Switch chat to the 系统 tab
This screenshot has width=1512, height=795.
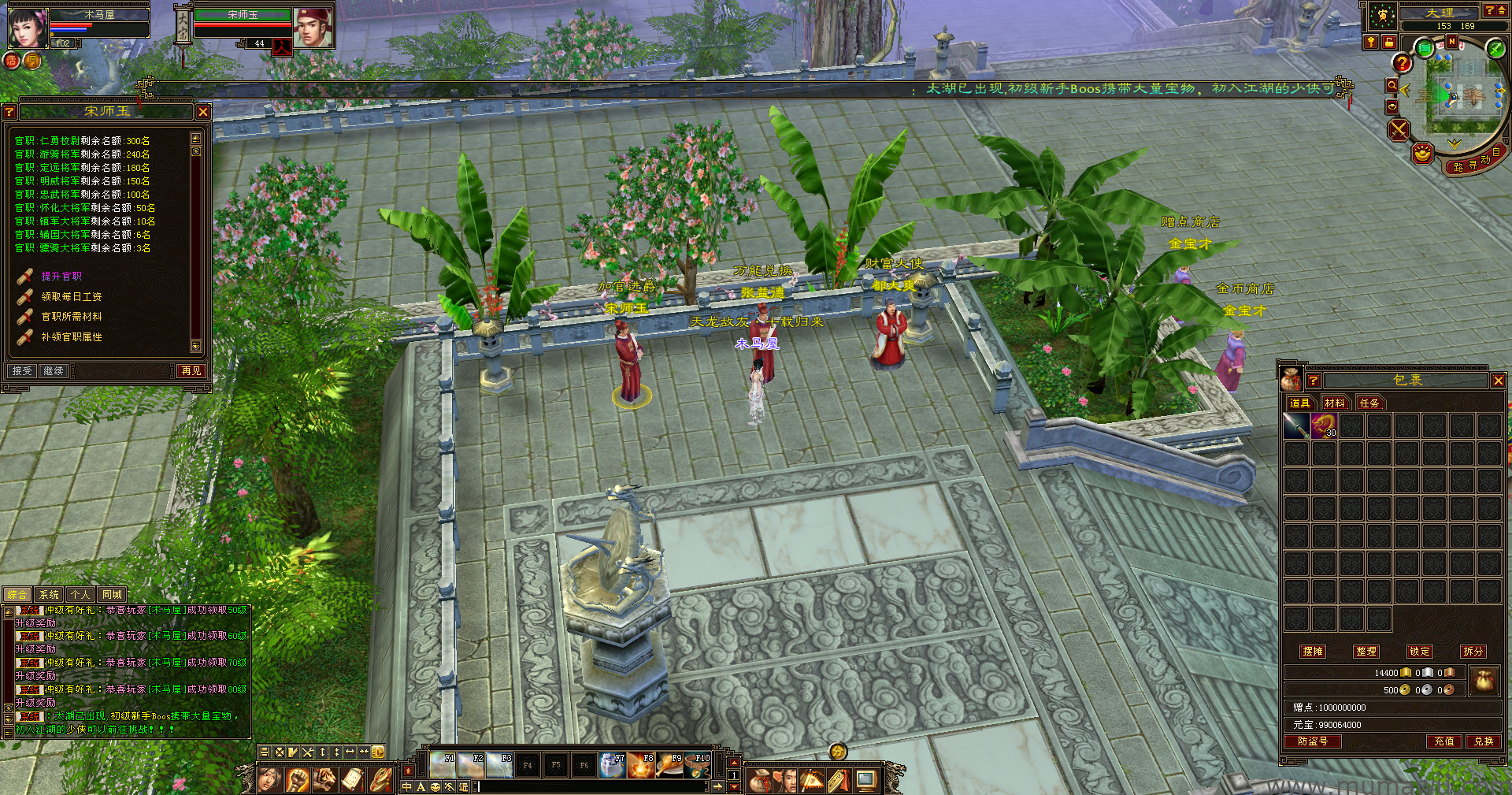(49, 595)
